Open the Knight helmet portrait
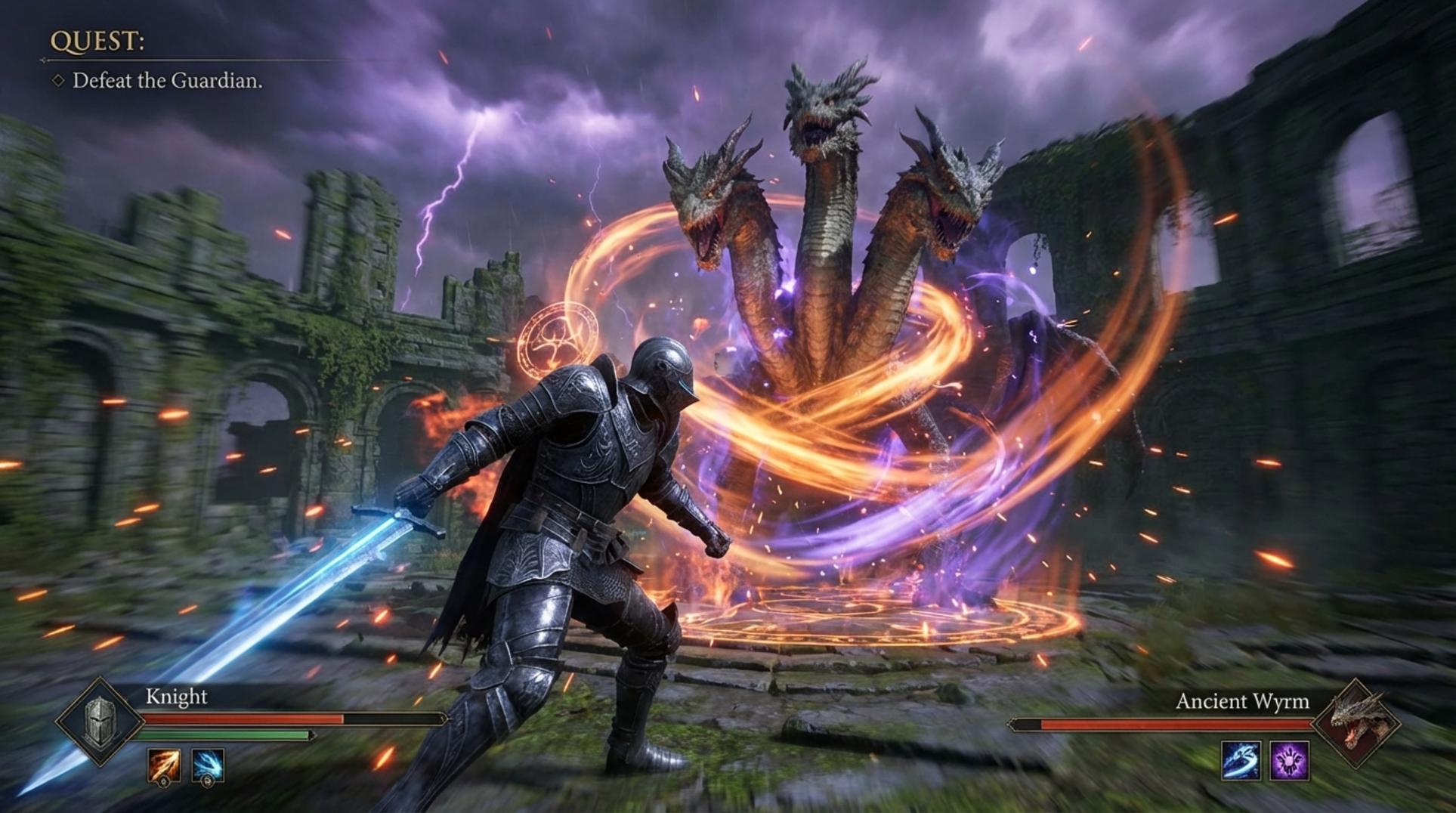 (x=99, y=722)
